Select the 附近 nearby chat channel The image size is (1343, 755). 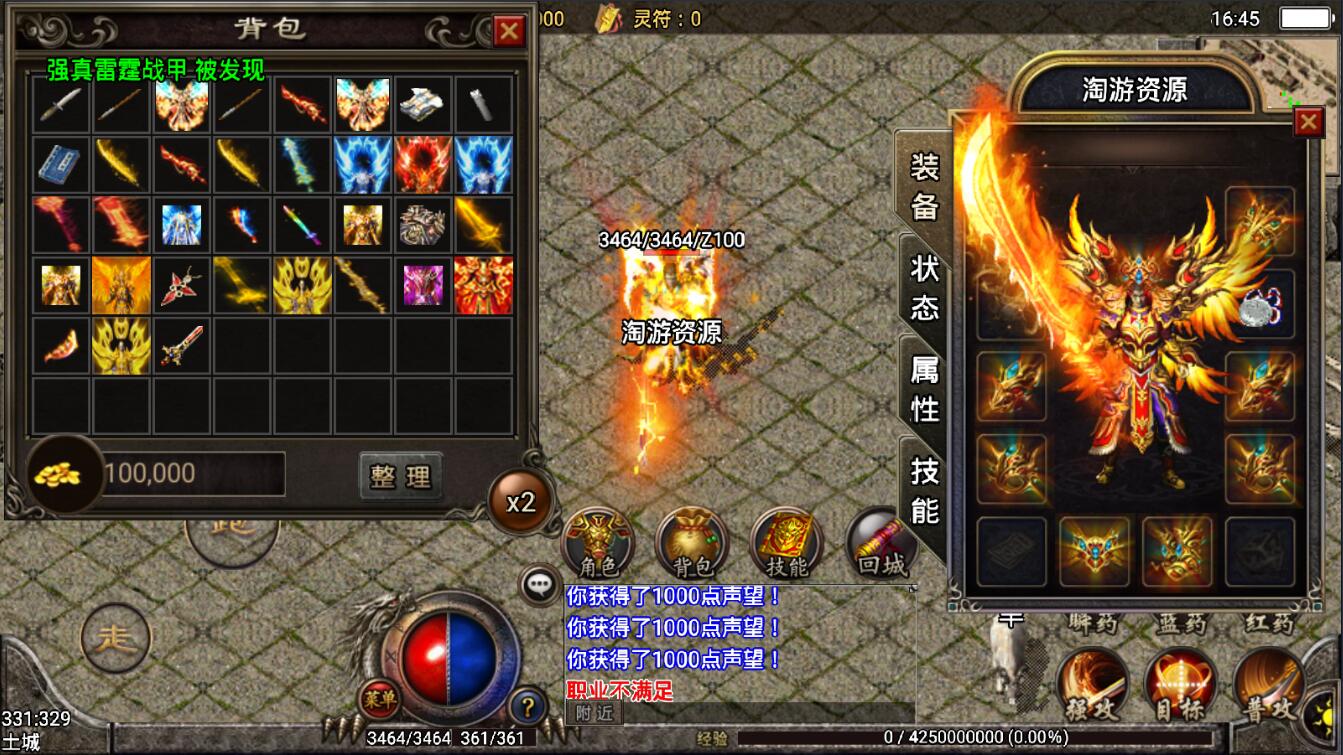tap(594, 713)
